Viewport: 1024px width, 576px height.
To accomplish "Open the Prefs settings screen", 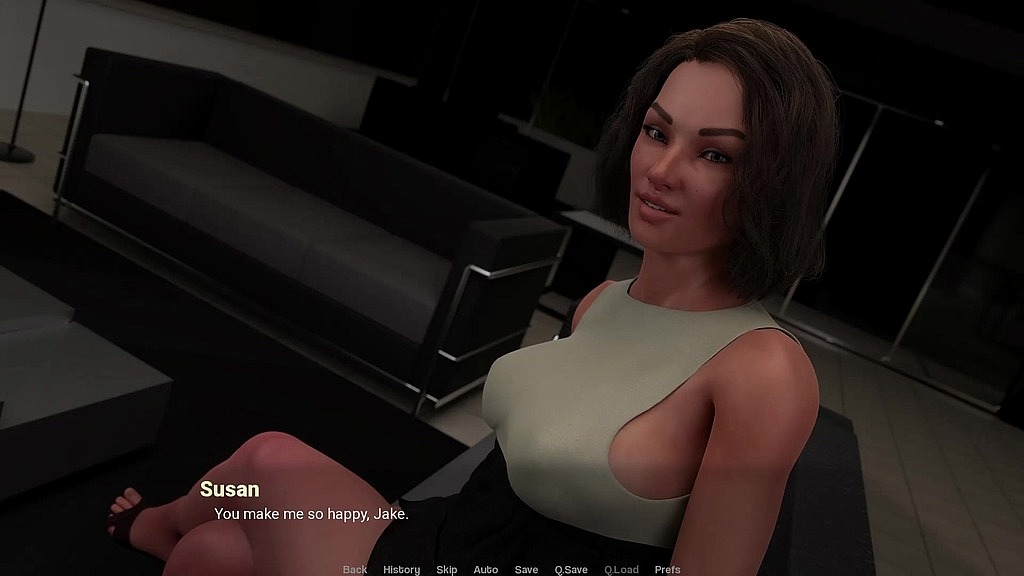I will tap(667, 570).
